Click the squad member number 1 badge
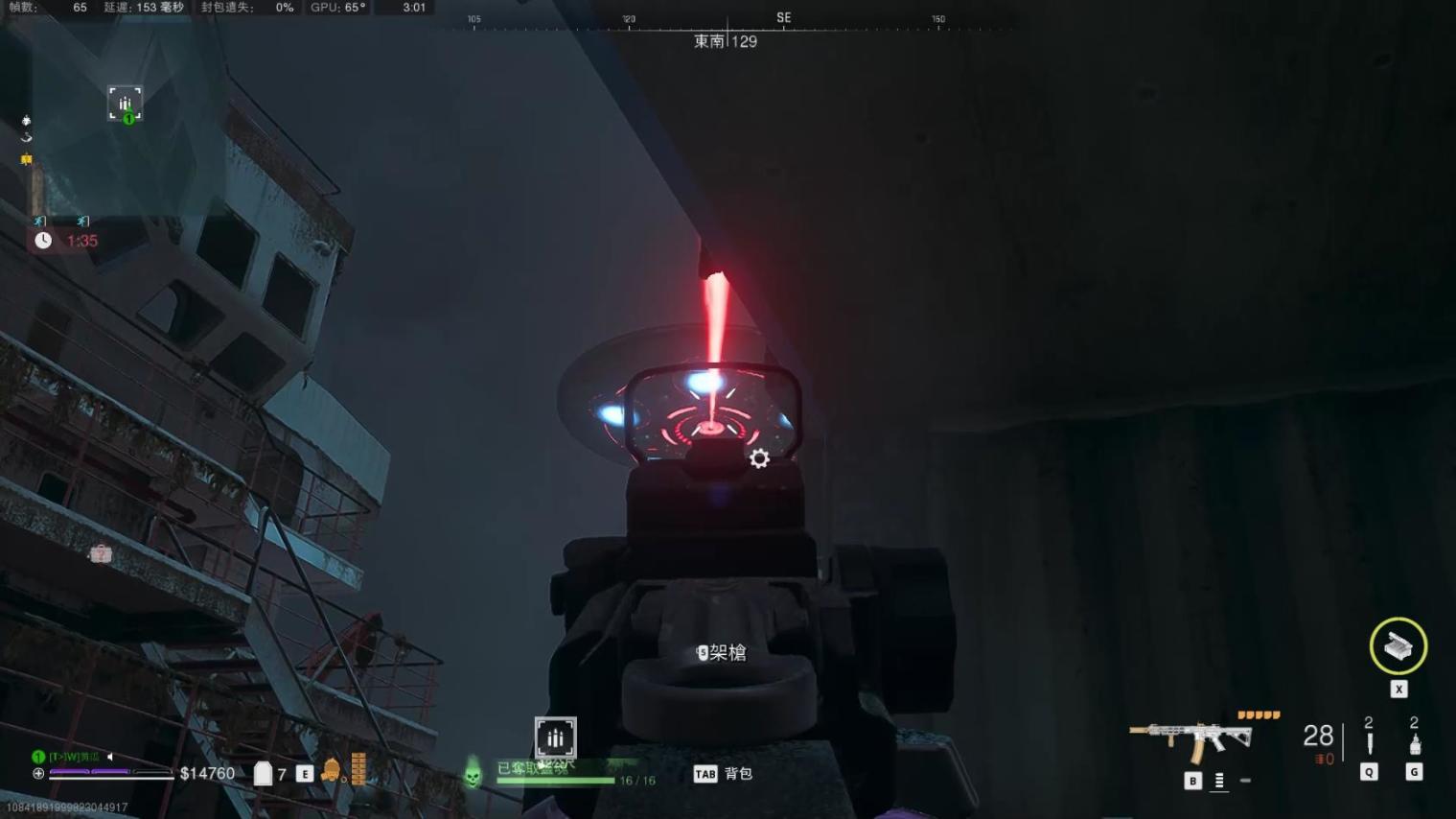Viewport: 1456px width, 819px height. pyautogui.click(x=38, y=757)
